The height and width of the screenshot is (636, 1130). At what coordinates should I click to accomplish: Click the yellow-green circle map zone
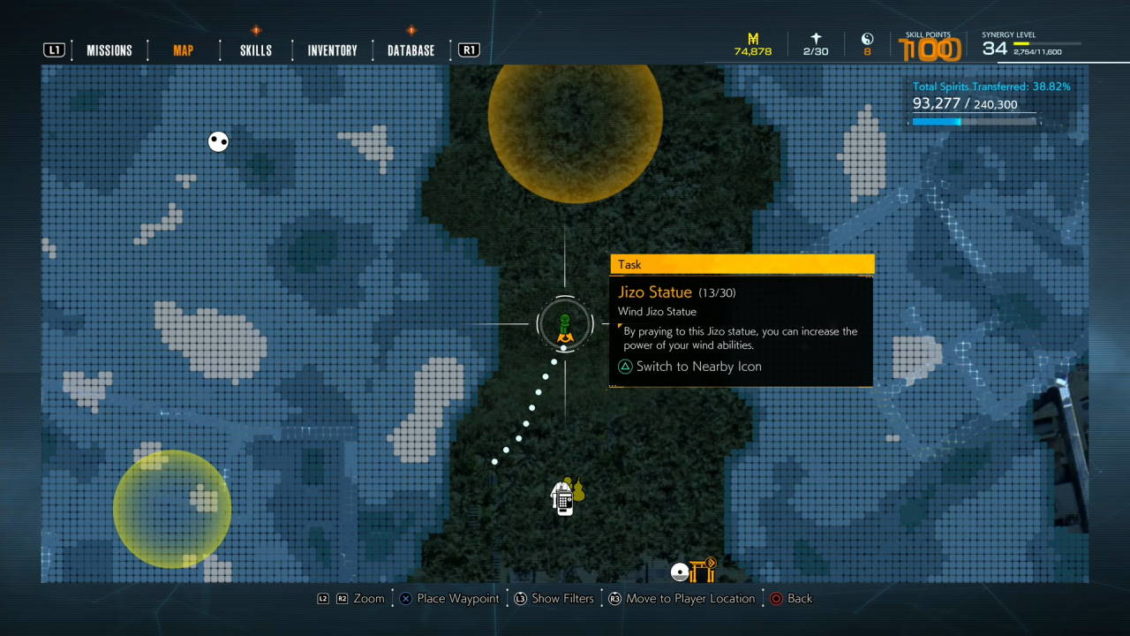coord(172,508)
